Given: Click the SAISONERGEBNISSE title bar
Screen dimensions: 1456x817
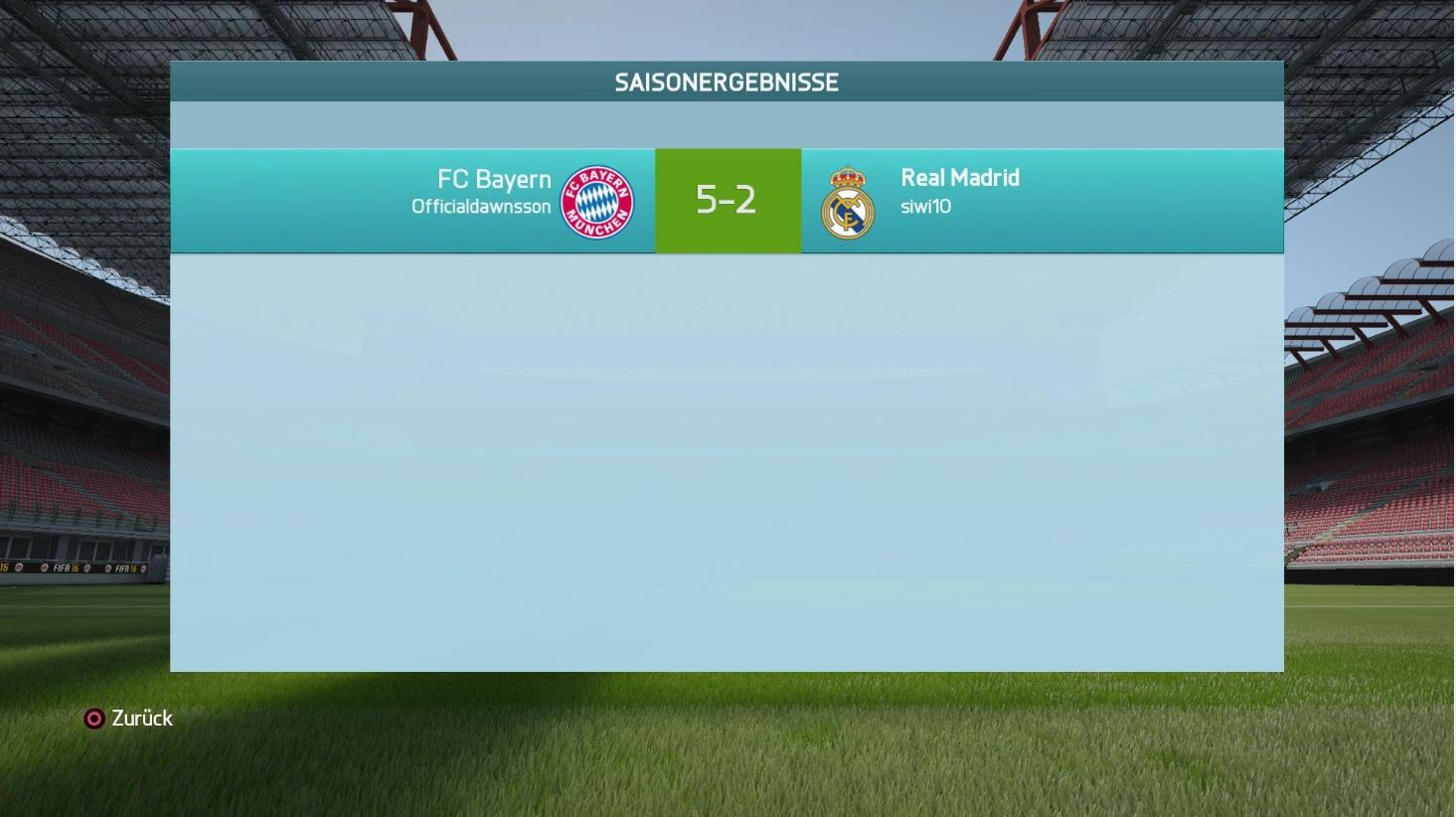Looking at the screenshot, I should (x=728, y=82).
